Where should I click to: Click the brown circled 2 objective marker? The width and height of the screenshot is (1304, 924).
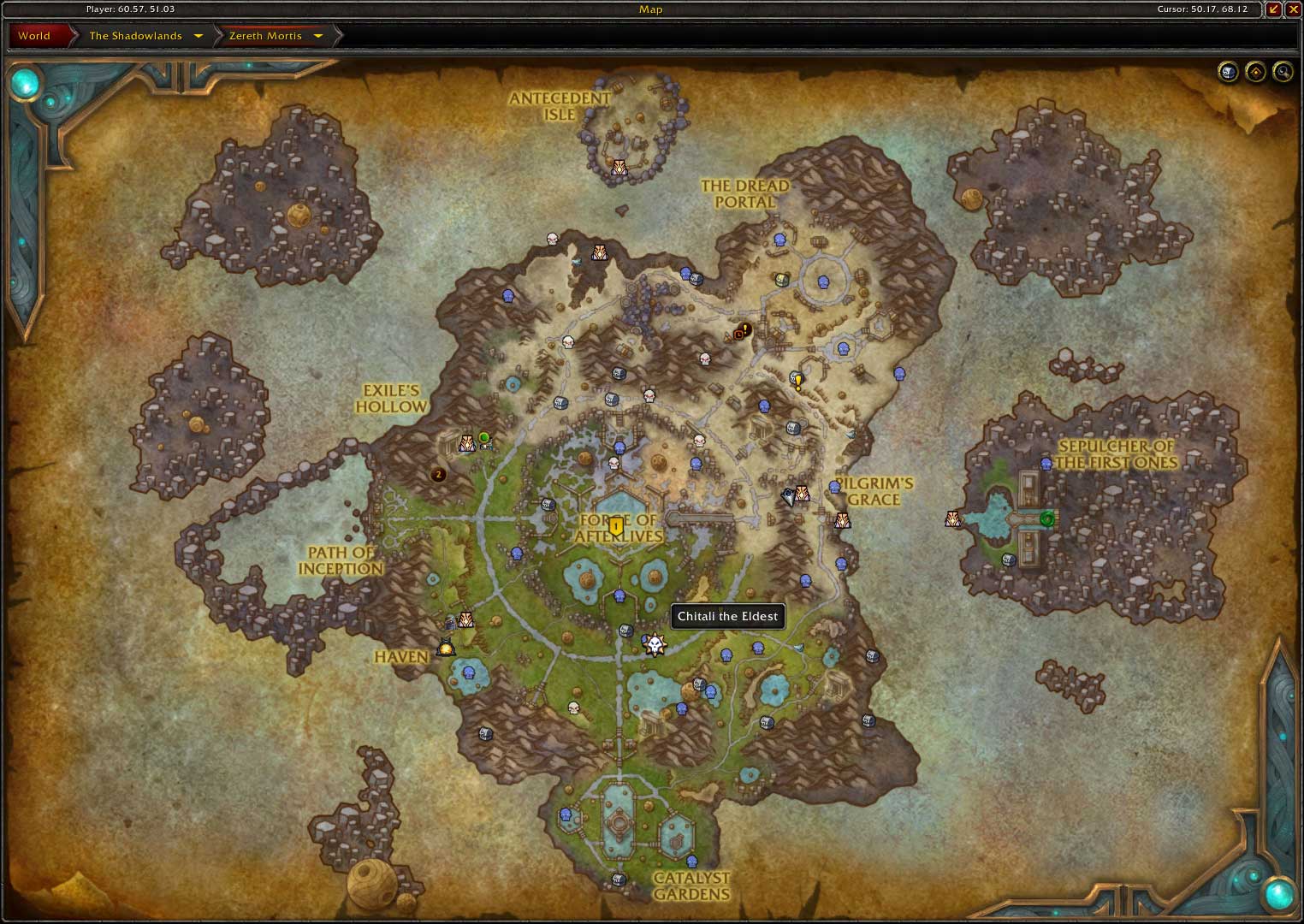tap(438, 475)
